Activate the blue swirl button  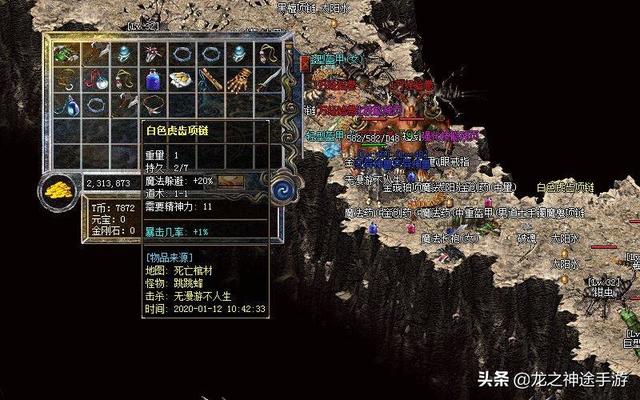(x=279, y=185)
